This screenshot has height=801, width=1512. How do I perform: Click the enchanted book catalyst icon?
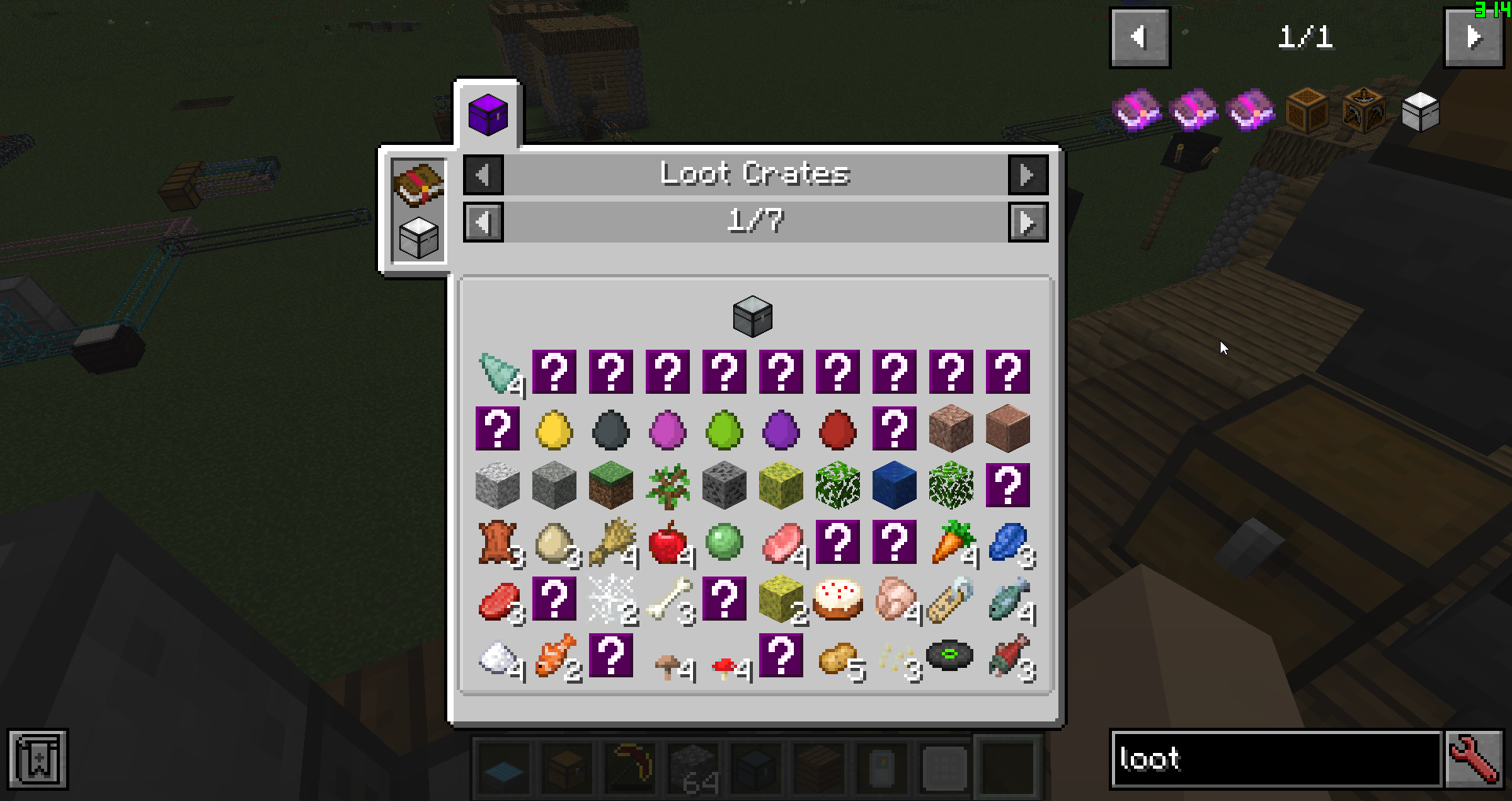pos(418,184)
